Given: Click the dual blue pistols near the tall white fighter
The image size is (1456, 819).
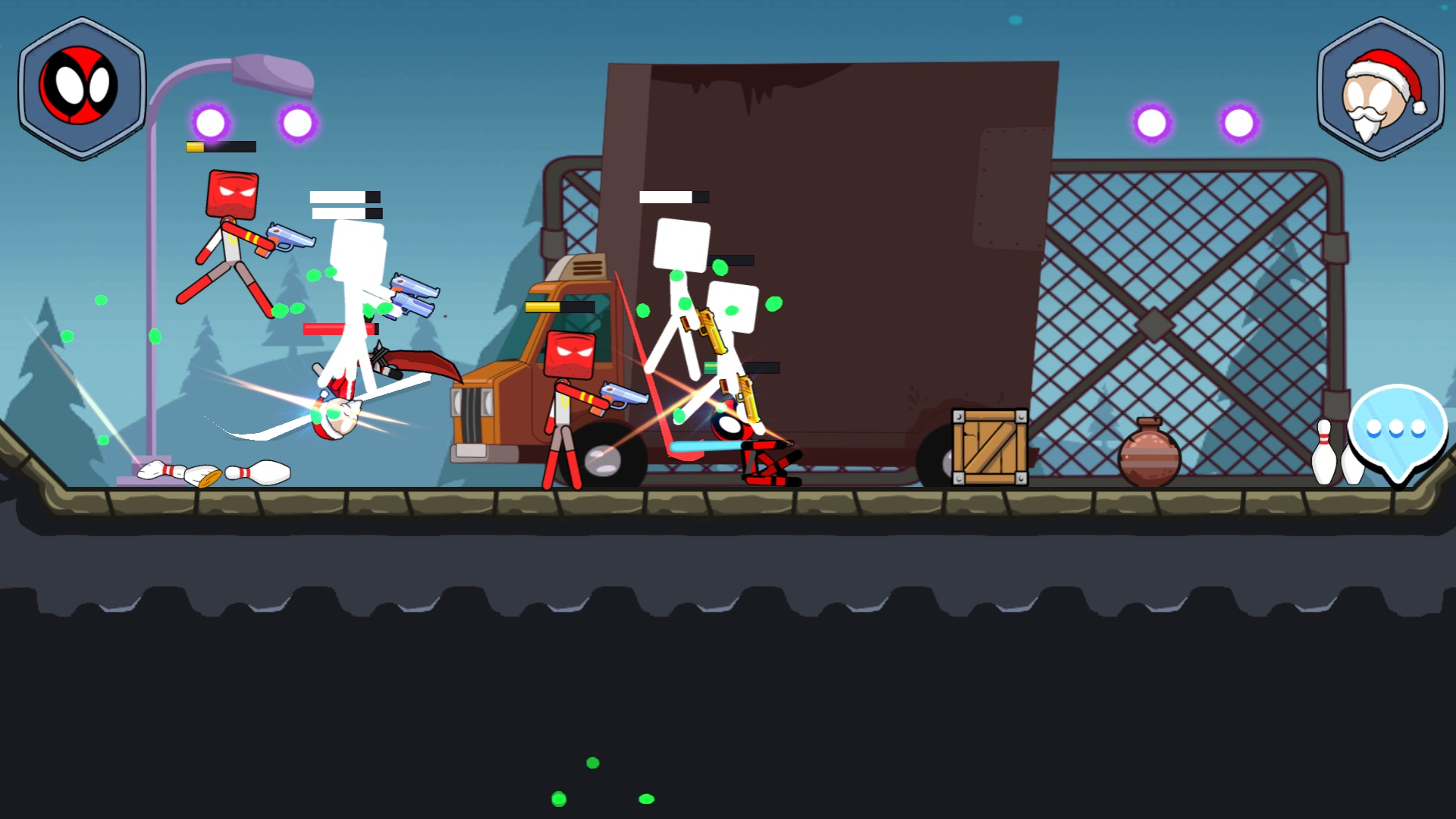Looking at the screenshot, I should pos(414,294).
